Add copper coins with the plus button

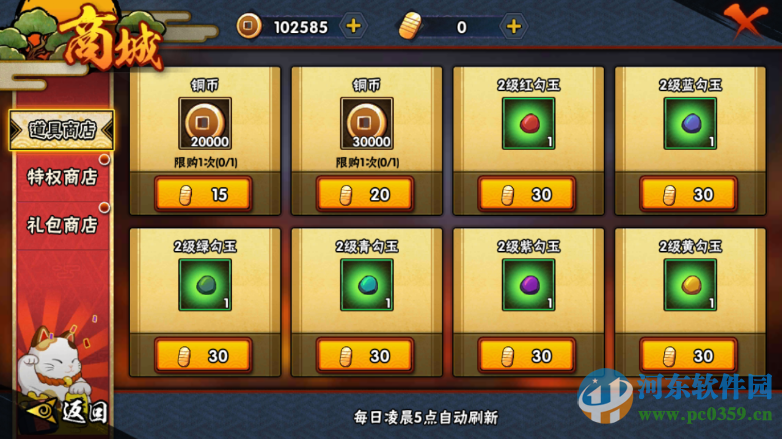point(353,26)
